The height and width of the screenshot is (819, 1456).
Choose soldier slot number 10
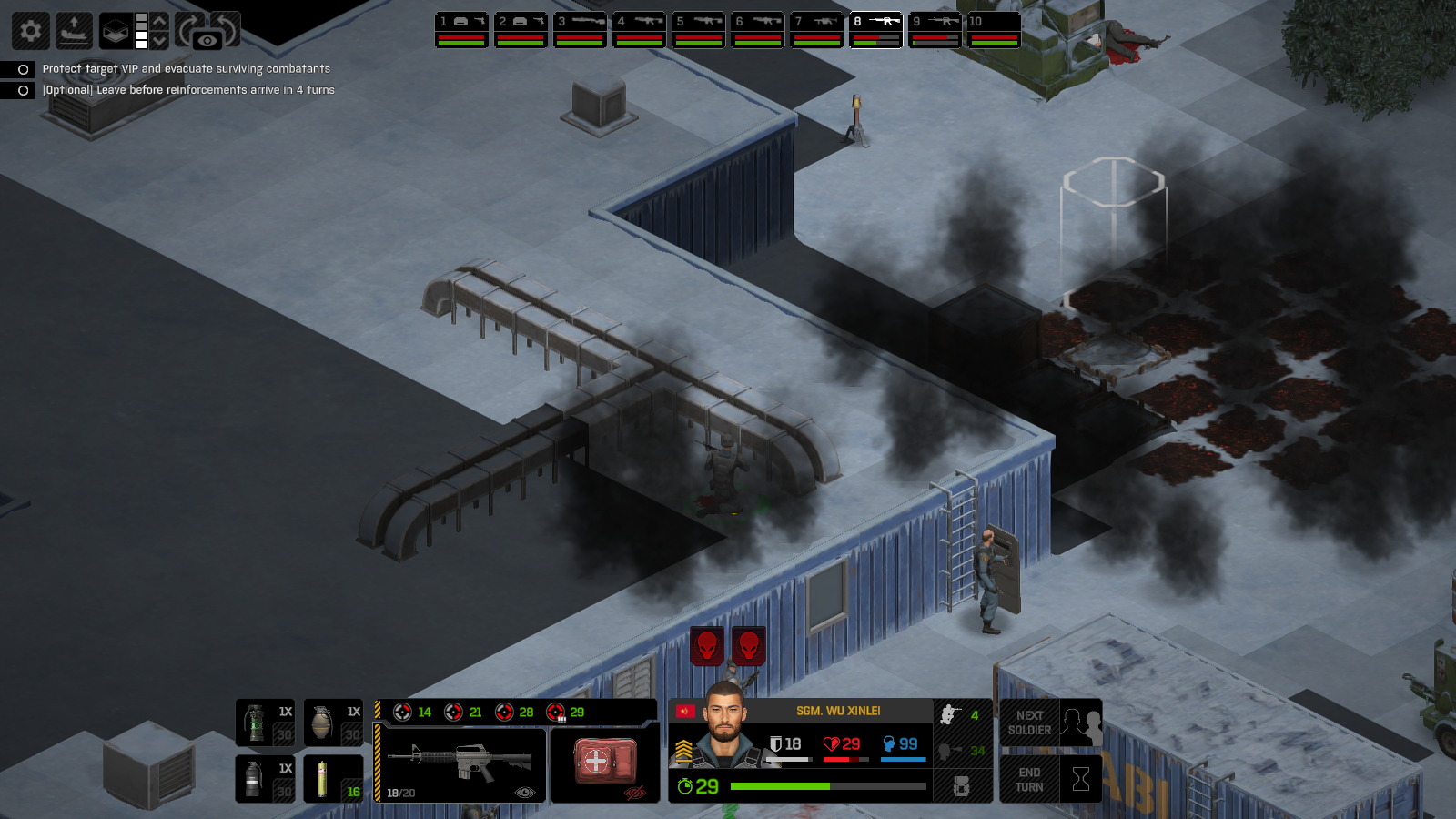click(994, 29)
